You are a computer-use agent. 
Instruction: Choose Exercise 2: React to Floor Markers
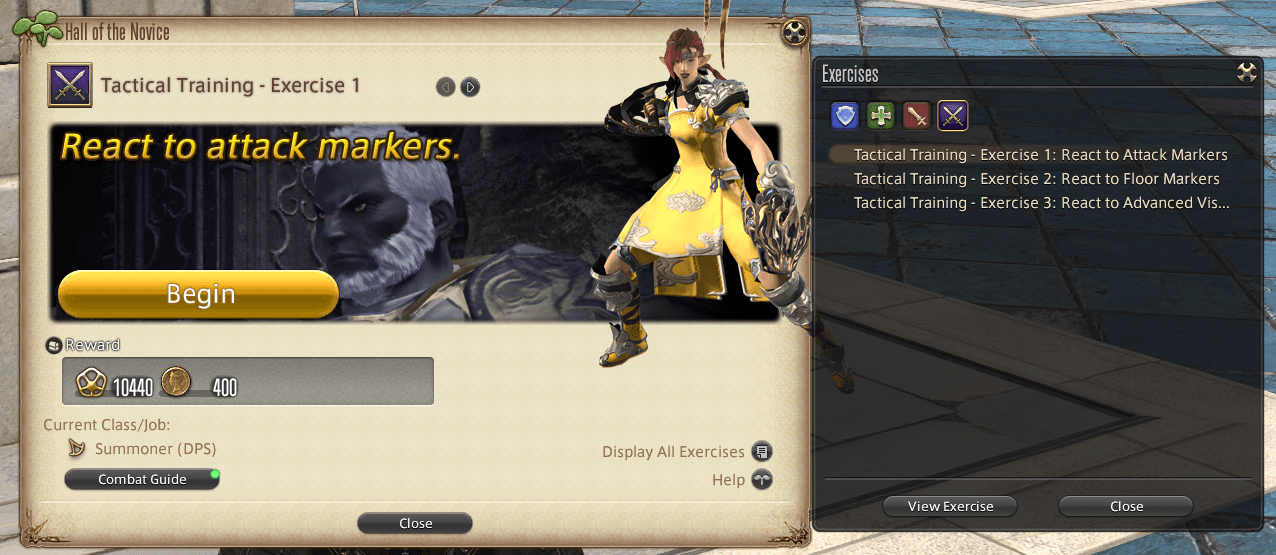(1036, 179)
